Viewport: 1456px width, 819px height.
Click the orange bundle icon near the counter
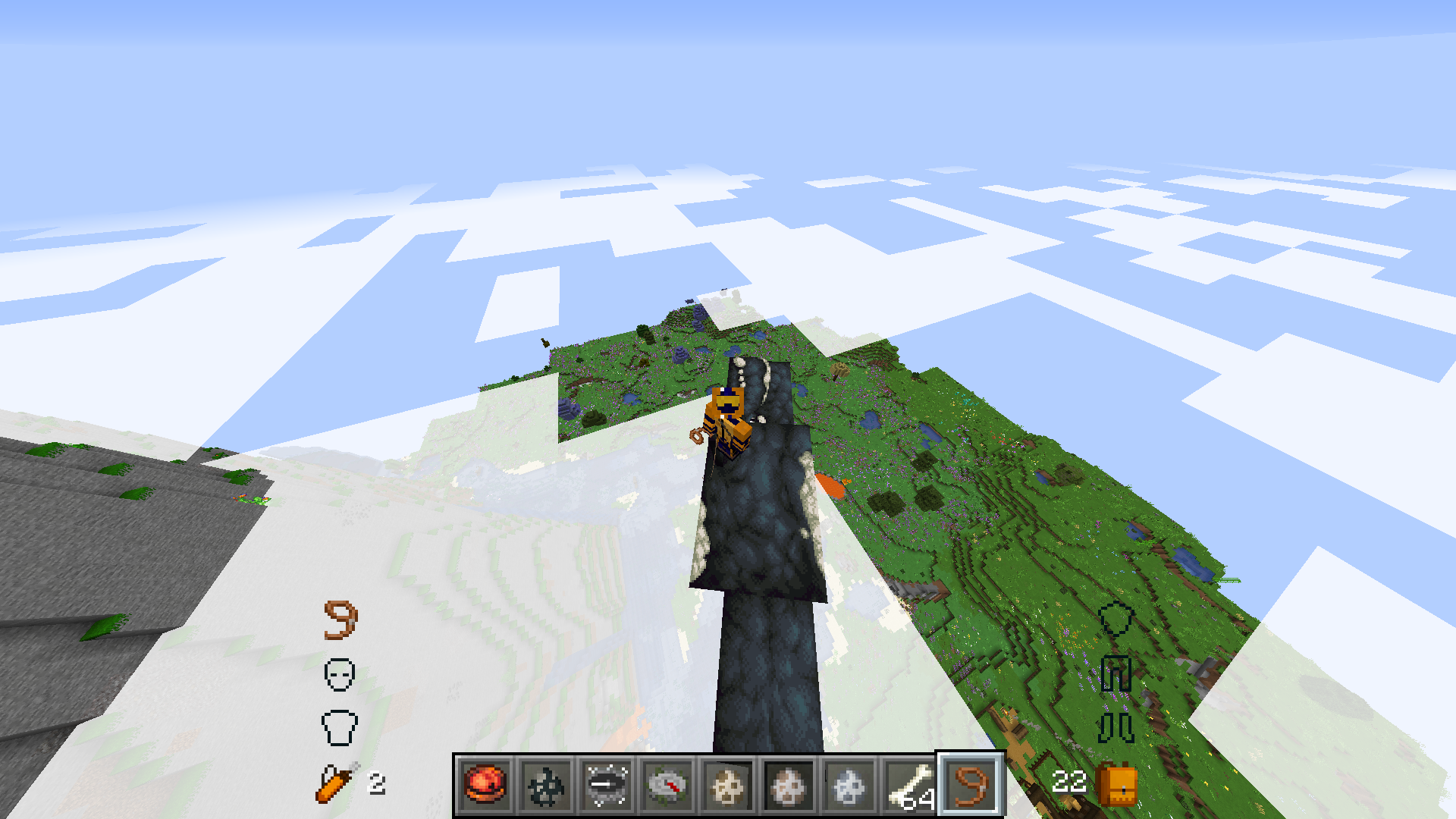[1116, 786]
